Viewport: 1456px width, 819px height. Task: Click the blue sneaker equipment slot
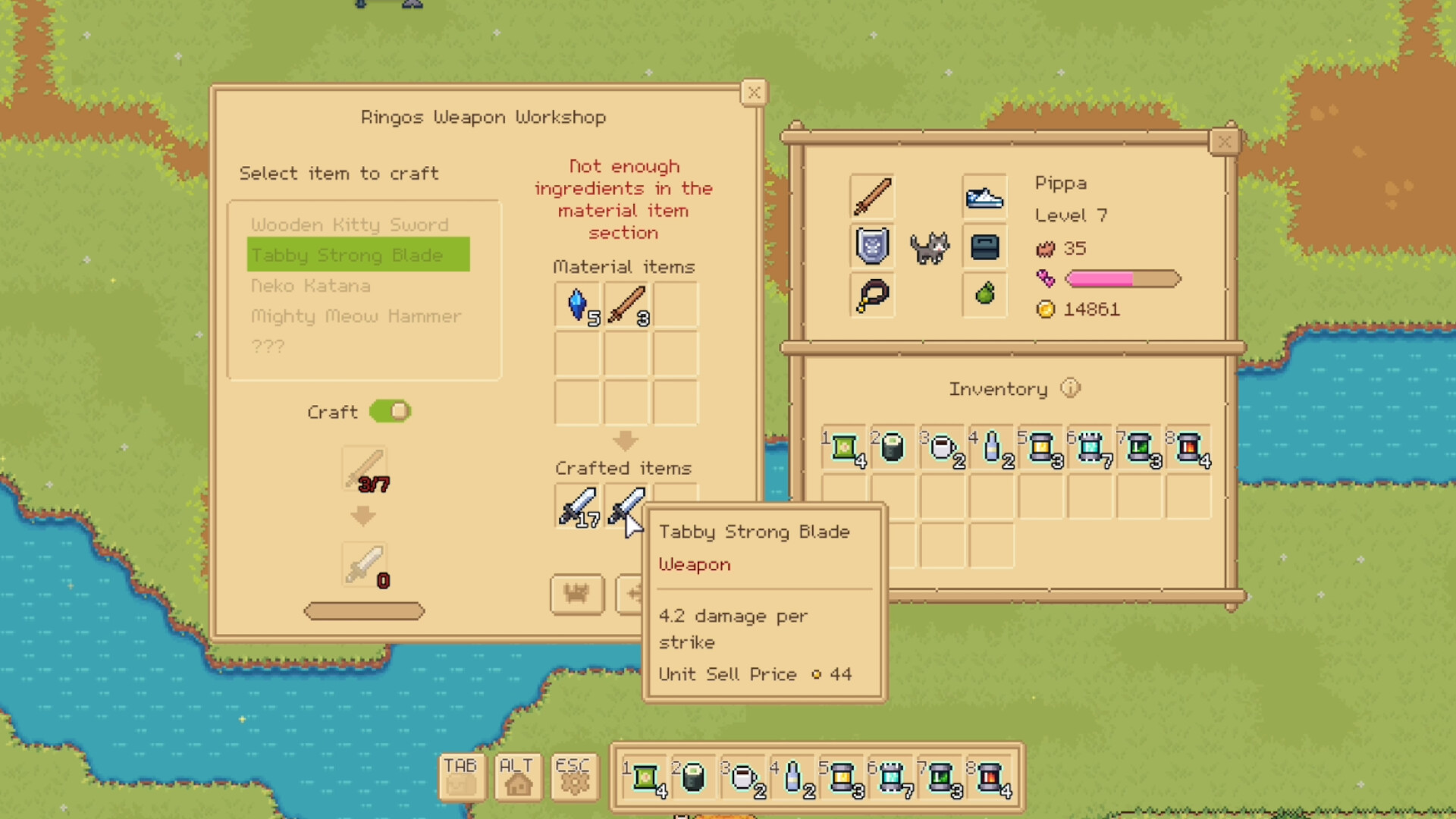[x=984, y=196]
